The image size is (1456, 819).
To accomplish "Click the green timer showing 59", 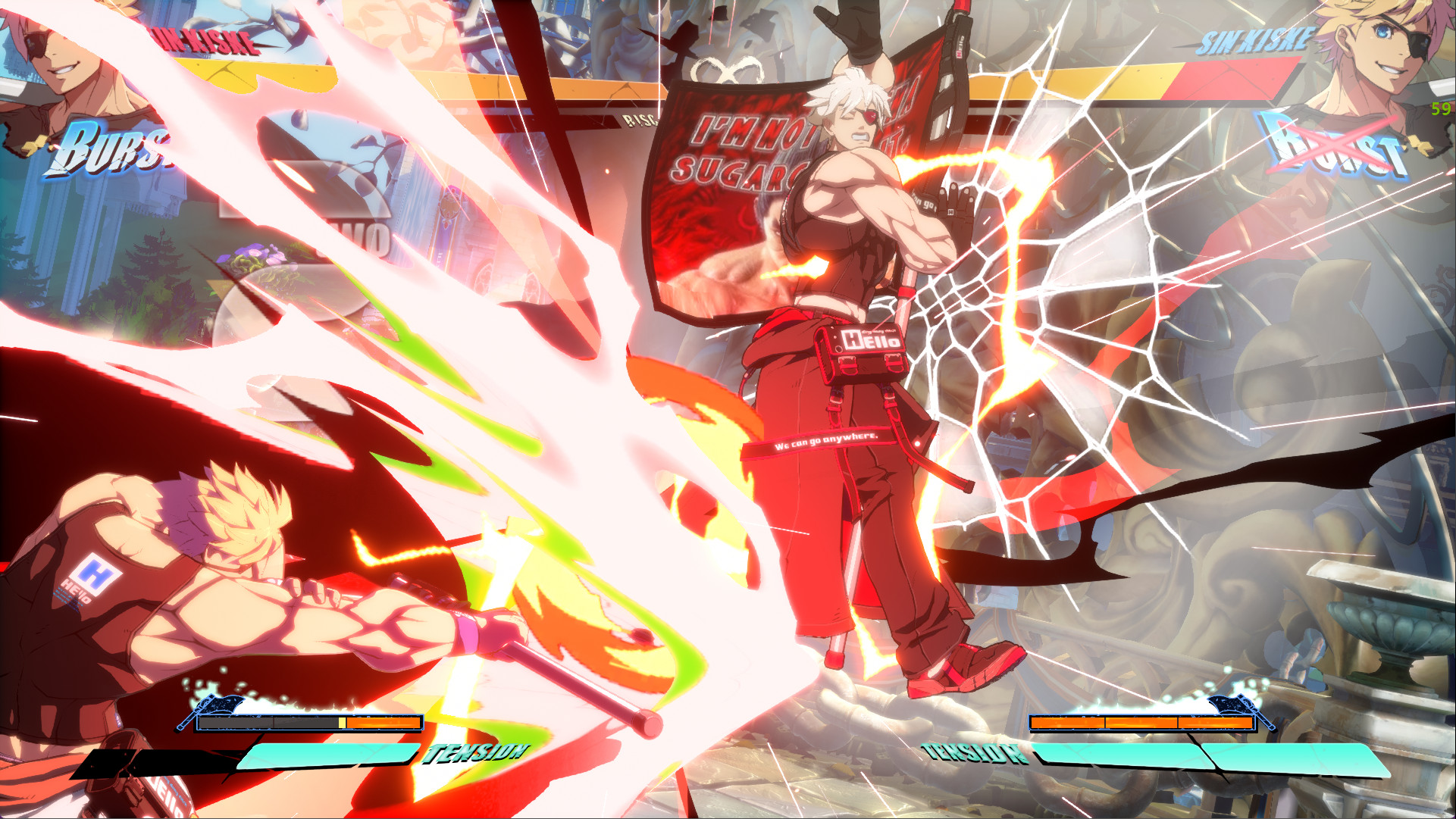I will tap(1440, 110).
